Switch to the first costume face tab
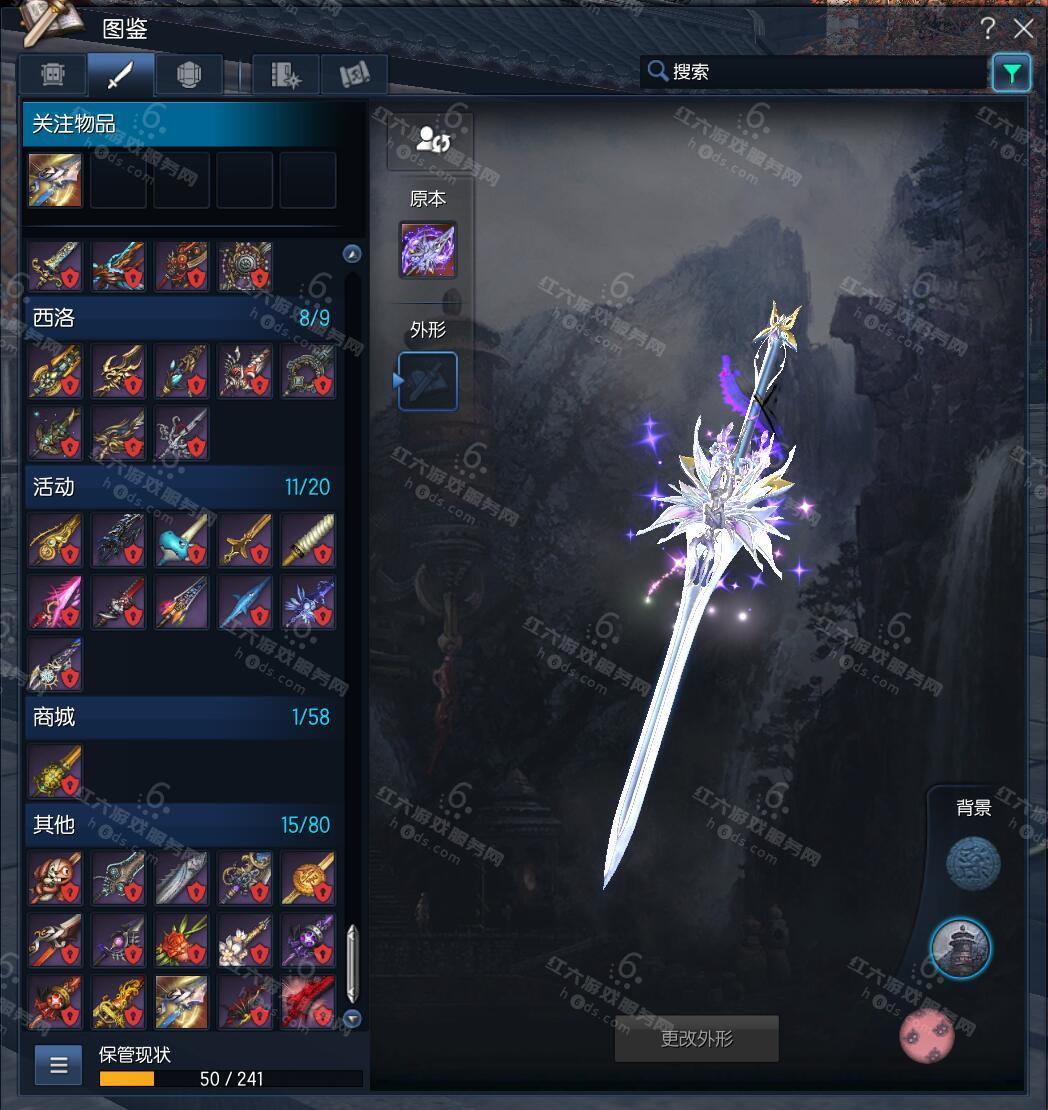 pos(54,74)
